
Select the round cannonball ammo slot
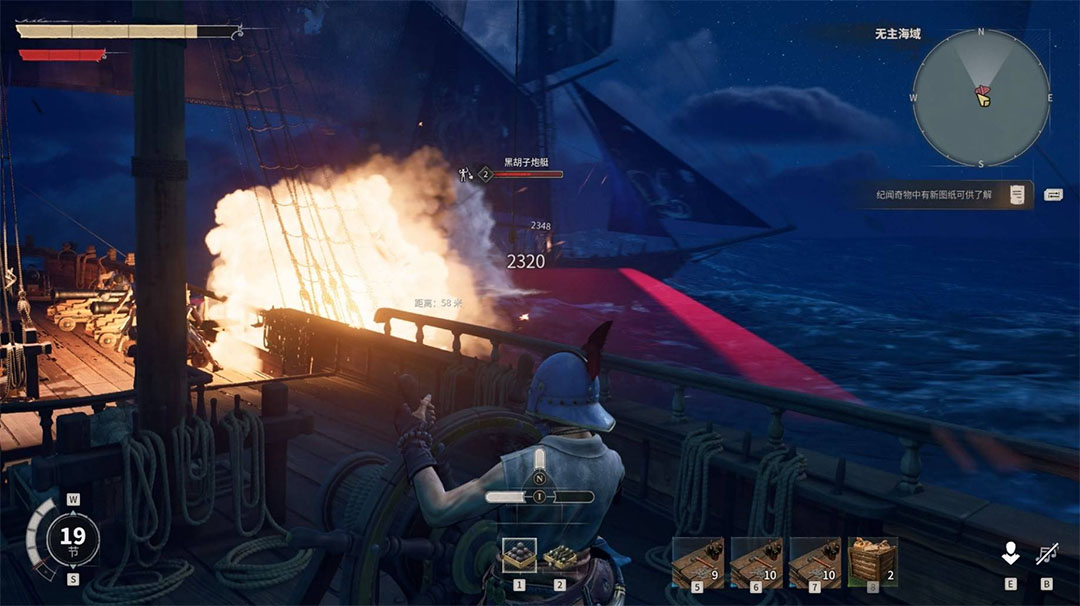[519, 556]
